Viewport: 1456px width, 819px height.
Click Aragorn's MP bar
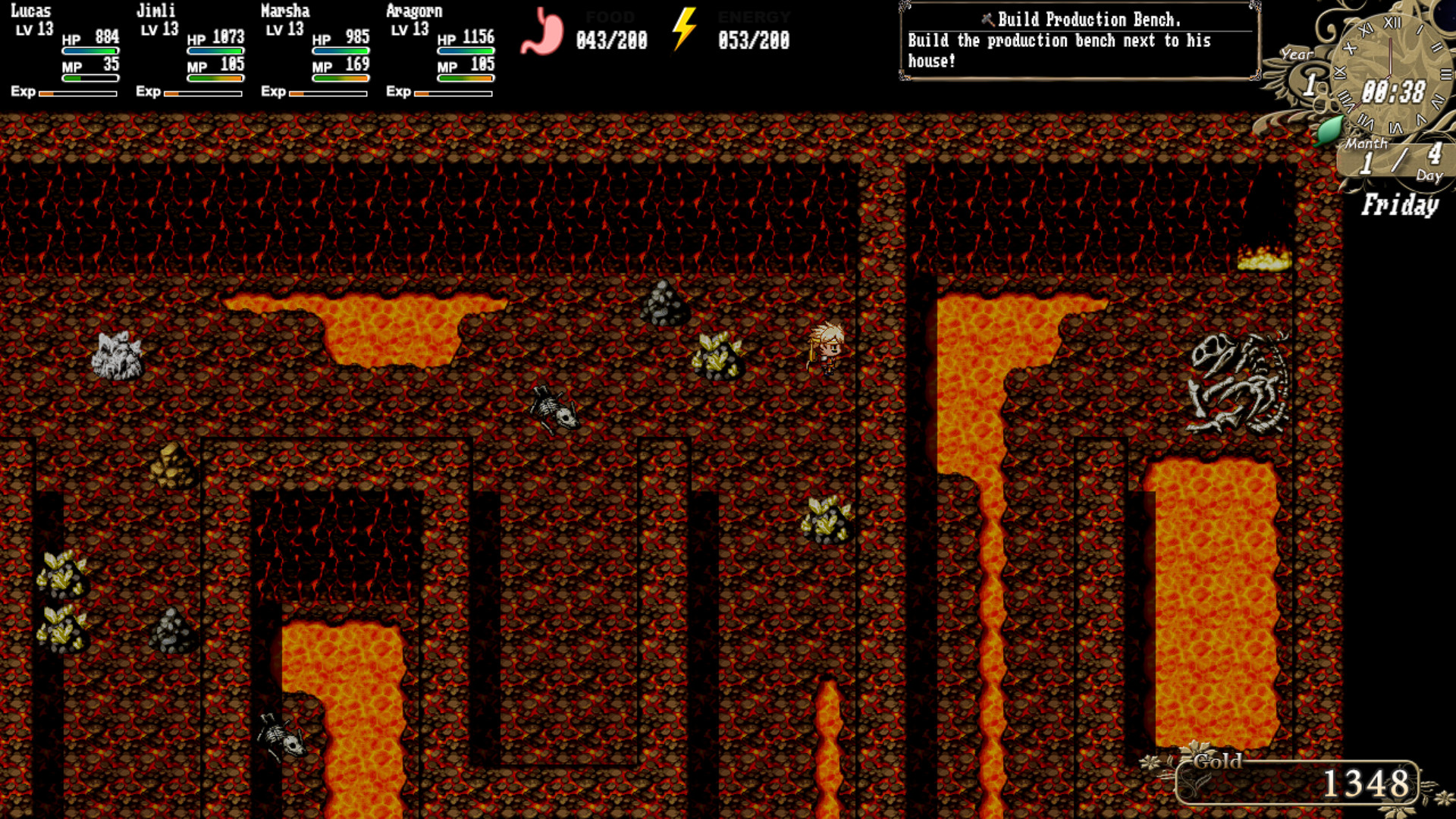(x=464, y=77)
